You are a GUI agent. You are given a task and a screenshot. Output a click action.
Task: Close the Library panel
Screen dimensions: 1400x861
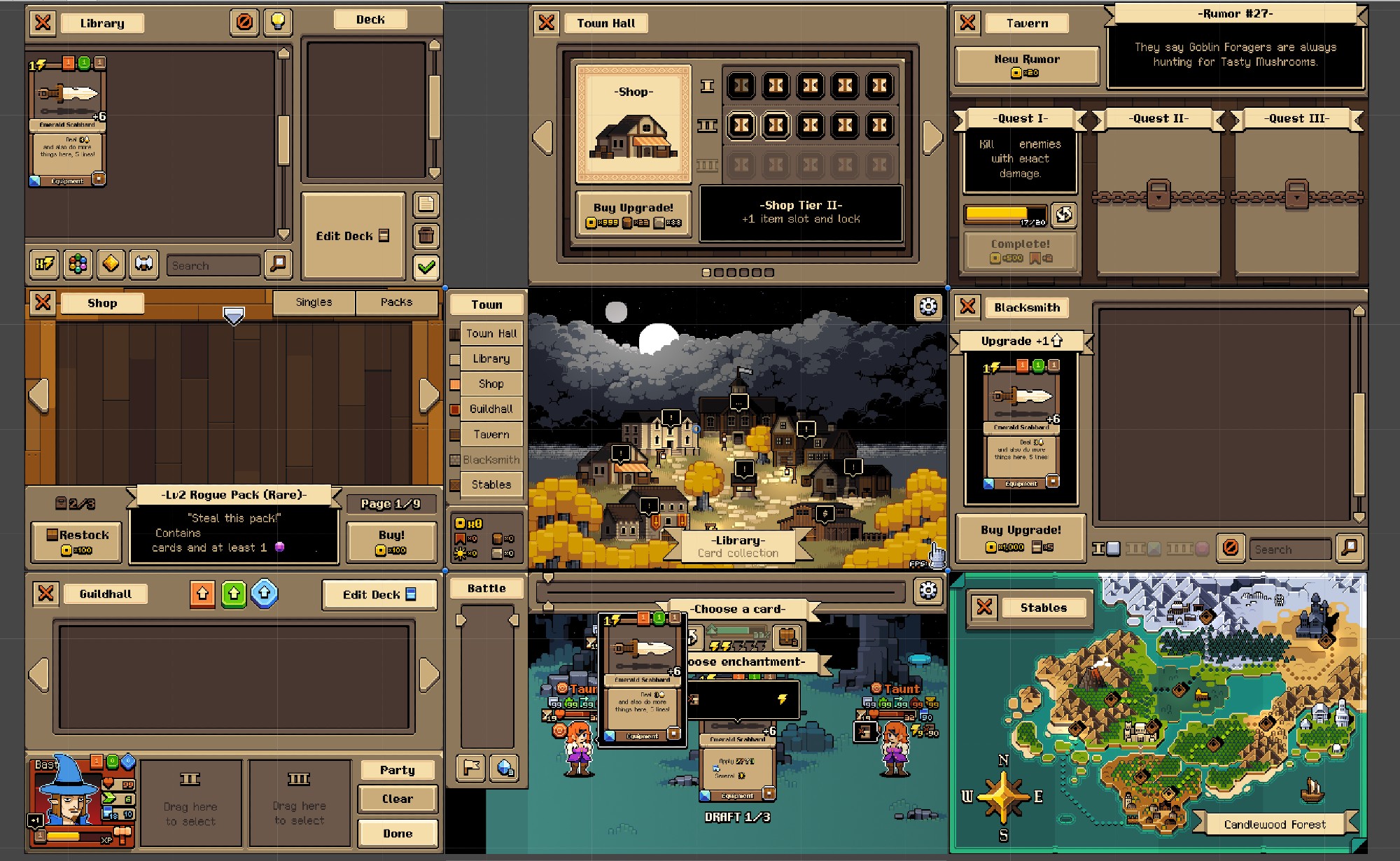(x=43, y=22)
